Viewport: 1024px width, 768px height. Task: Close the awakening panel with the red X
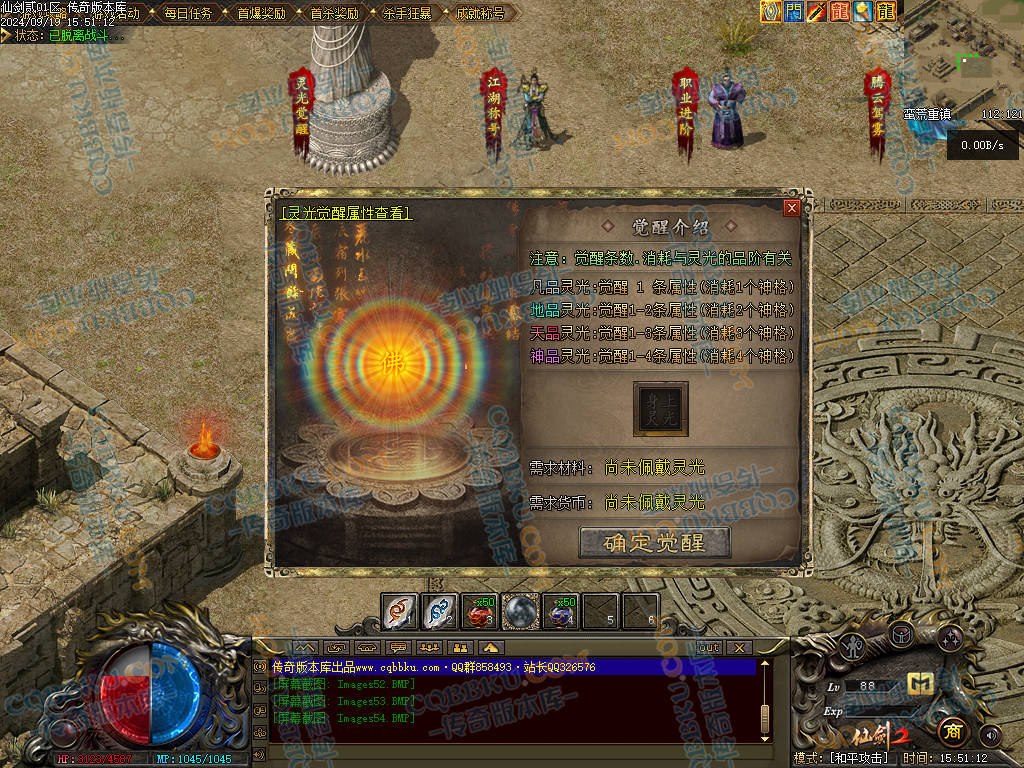pyautogui.click(x=791, y=208)
